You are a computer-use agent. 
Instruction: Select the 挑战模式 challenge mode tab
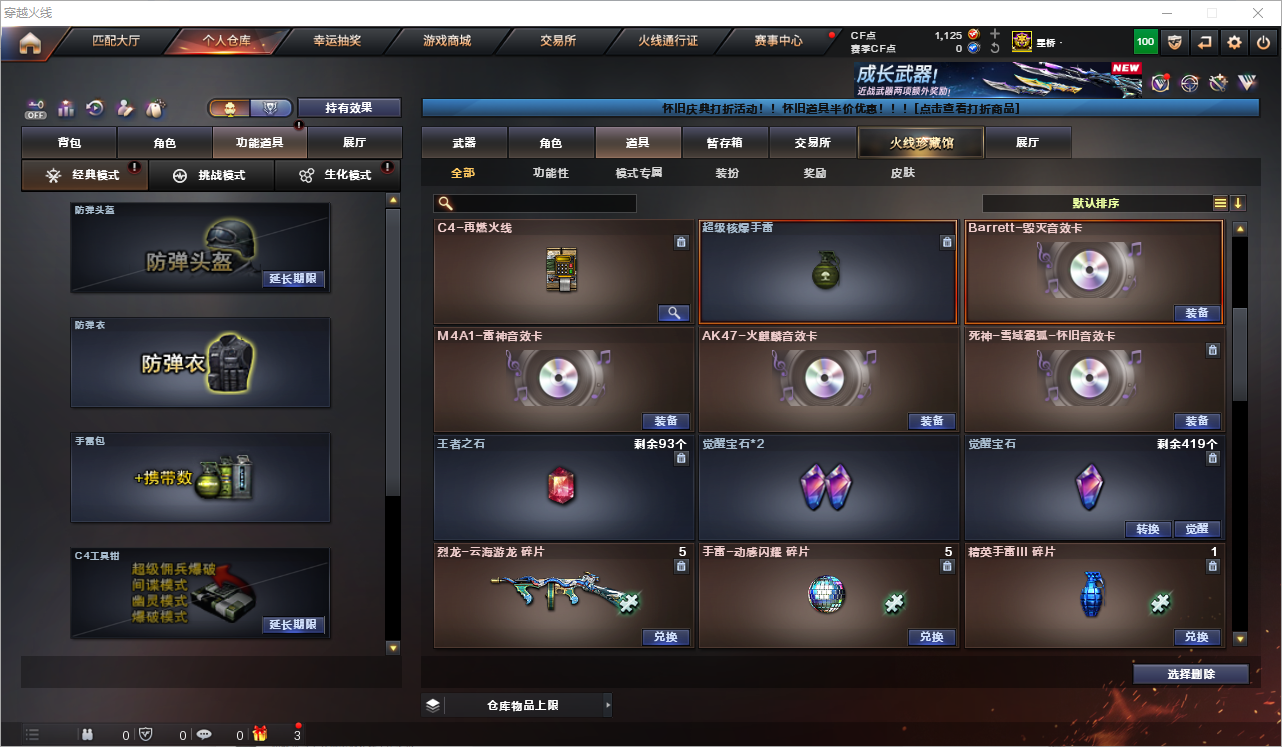point(211,175)
